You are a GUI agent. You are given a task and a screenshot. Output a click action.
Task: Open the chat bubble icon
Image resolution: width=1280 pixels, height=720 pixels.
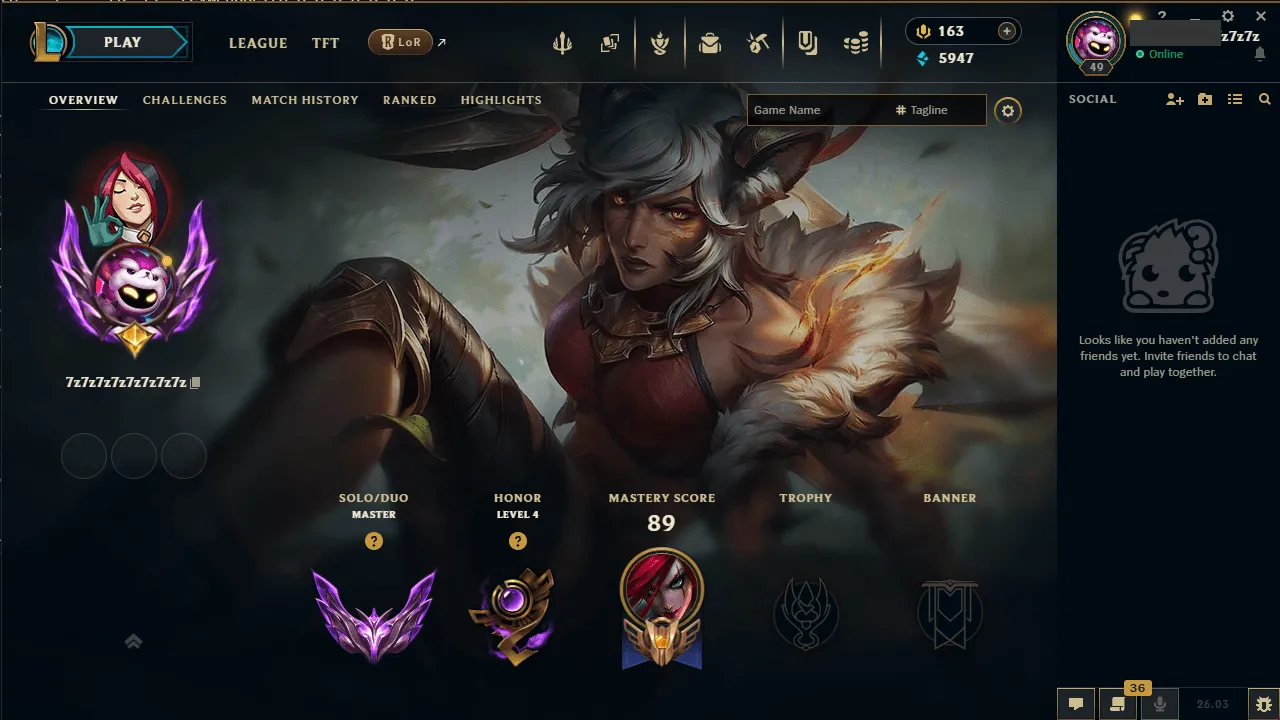1076,704
